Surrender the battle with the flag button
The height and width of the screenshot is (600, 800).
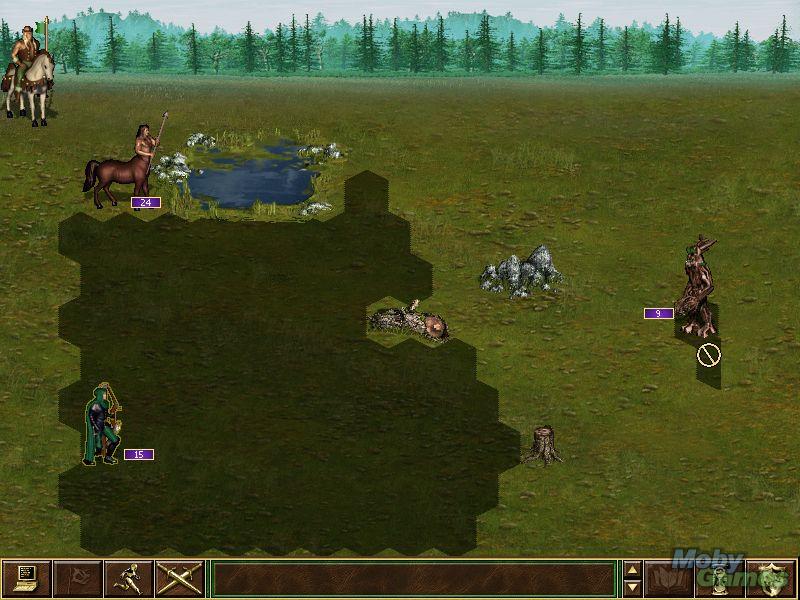pyautogui.click(x=77, y=579)
